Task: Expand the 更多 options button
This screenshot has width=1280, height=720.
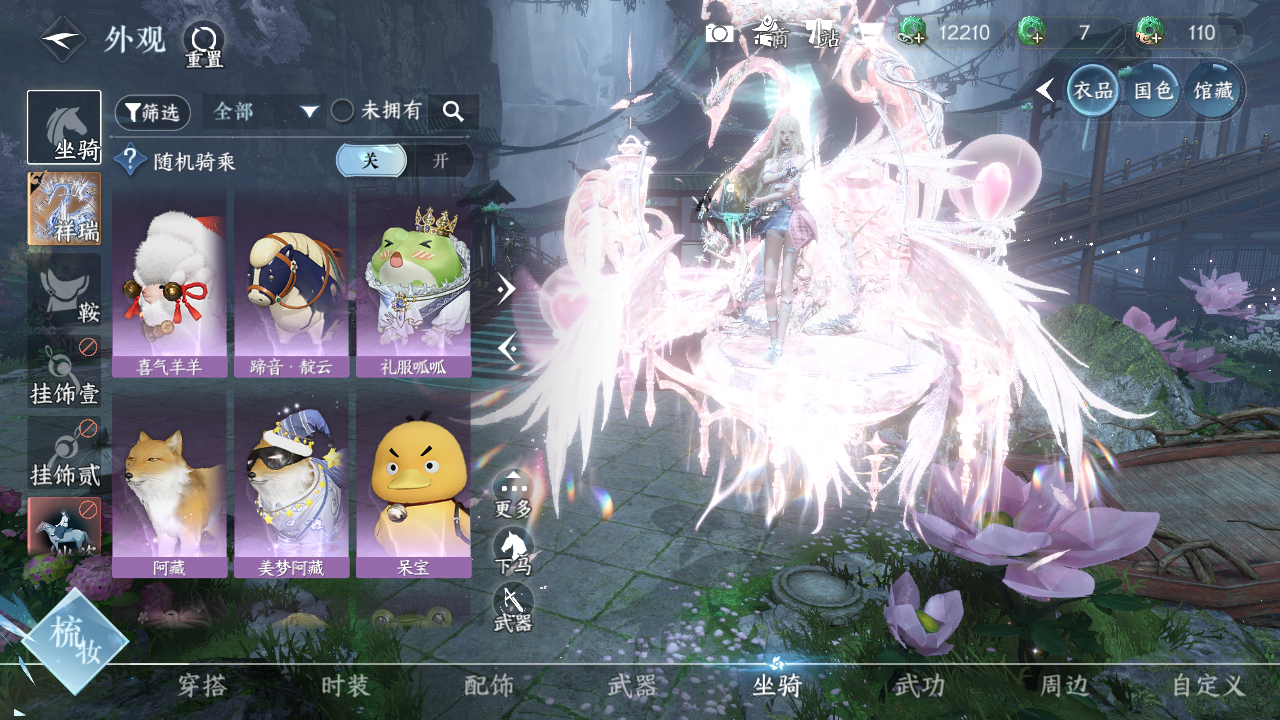Action: click(513, 493)
